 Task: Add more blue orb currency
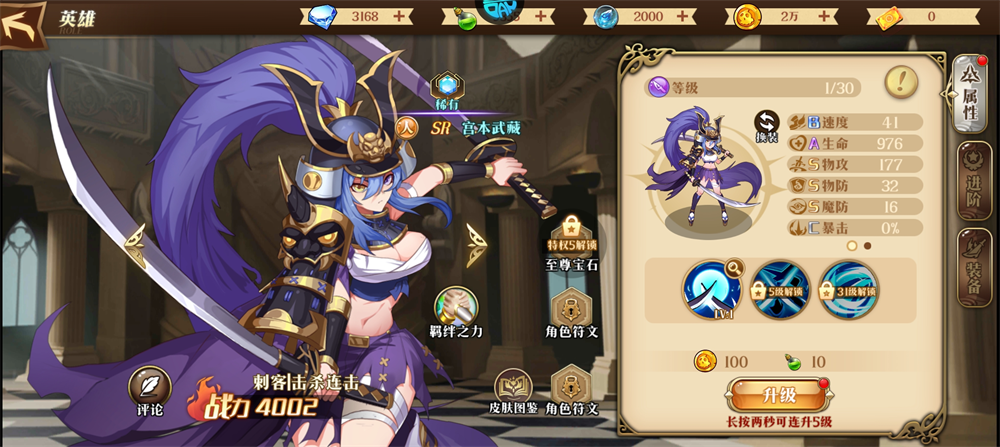684,16
